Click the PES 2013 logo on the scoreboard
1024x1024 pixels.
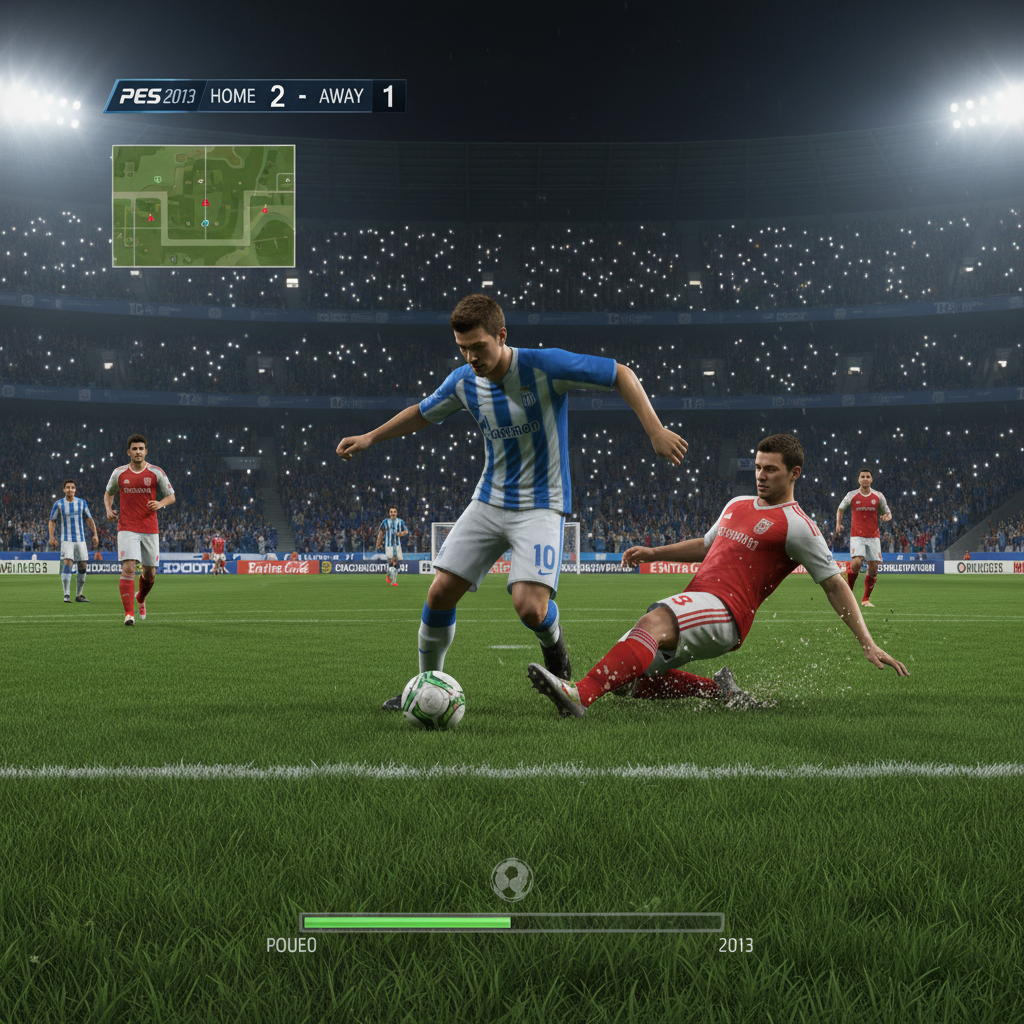pyautogui.click(x=157, y=96)
